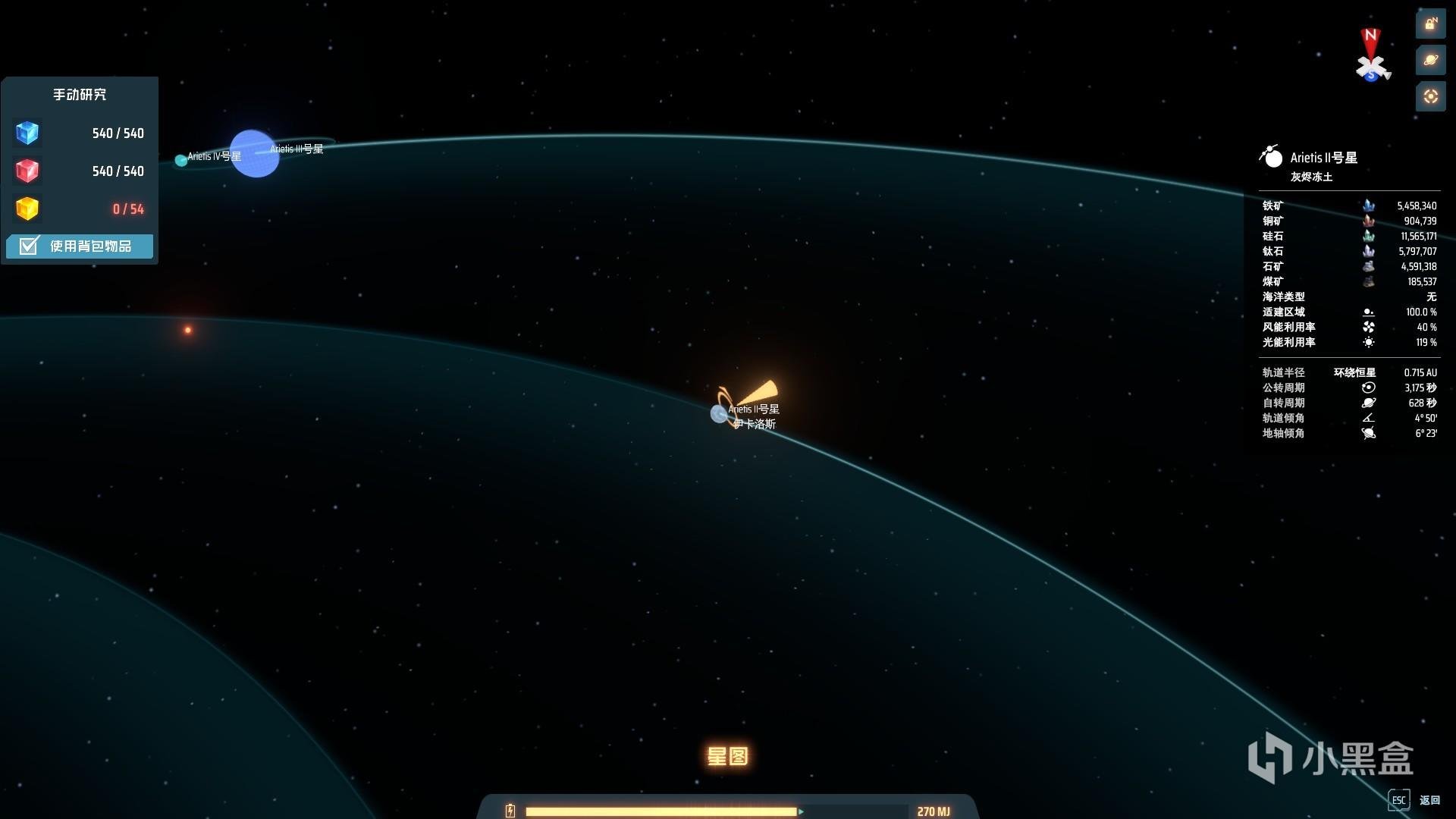This screenshot has width=1456, height=819.
Task: Click the yellow matrix cube icon showing 0/54
Action: 27,209
